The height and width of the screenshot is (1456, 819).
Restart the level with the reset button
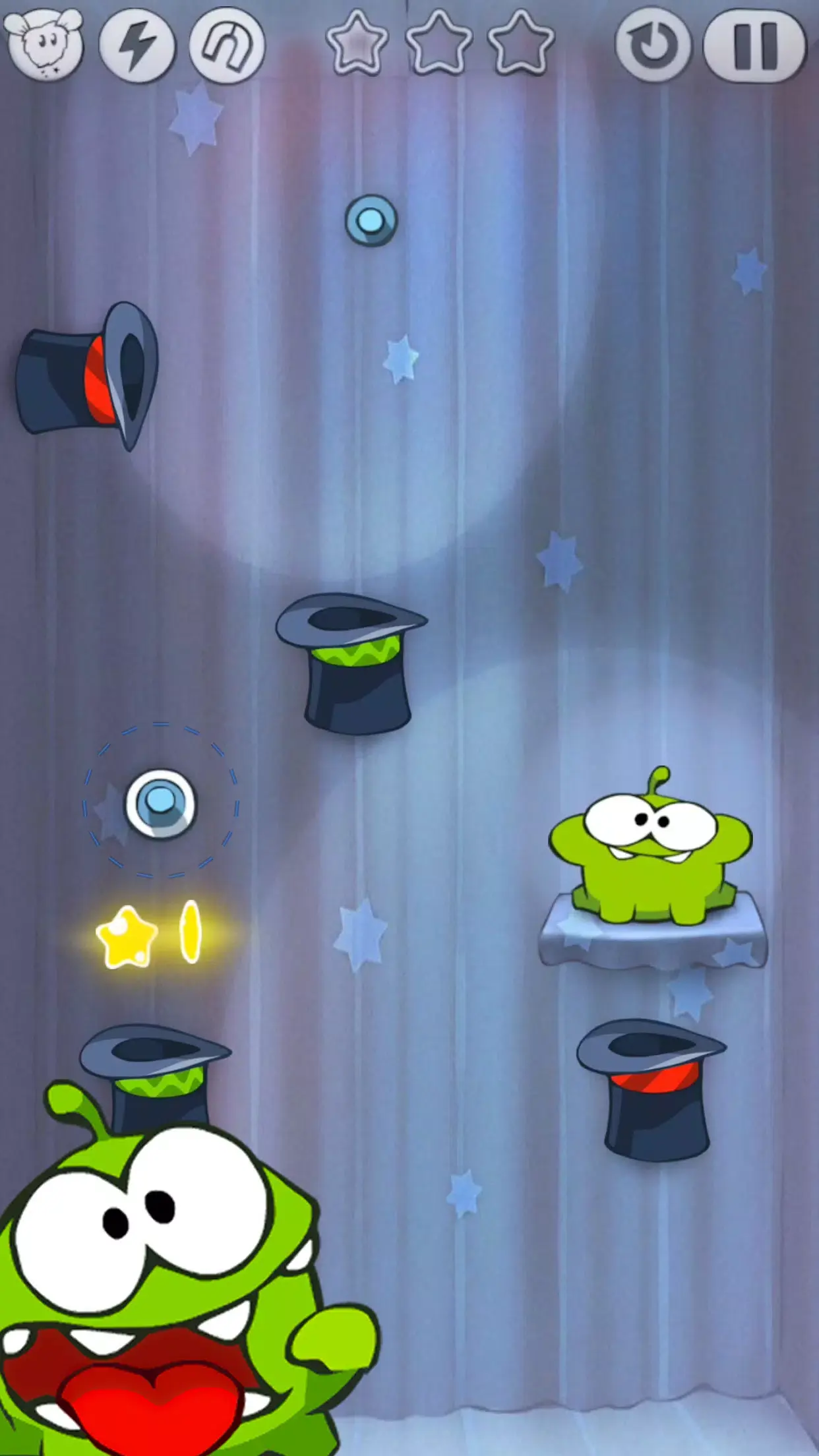pyautogui.click(x=653, y=46)
